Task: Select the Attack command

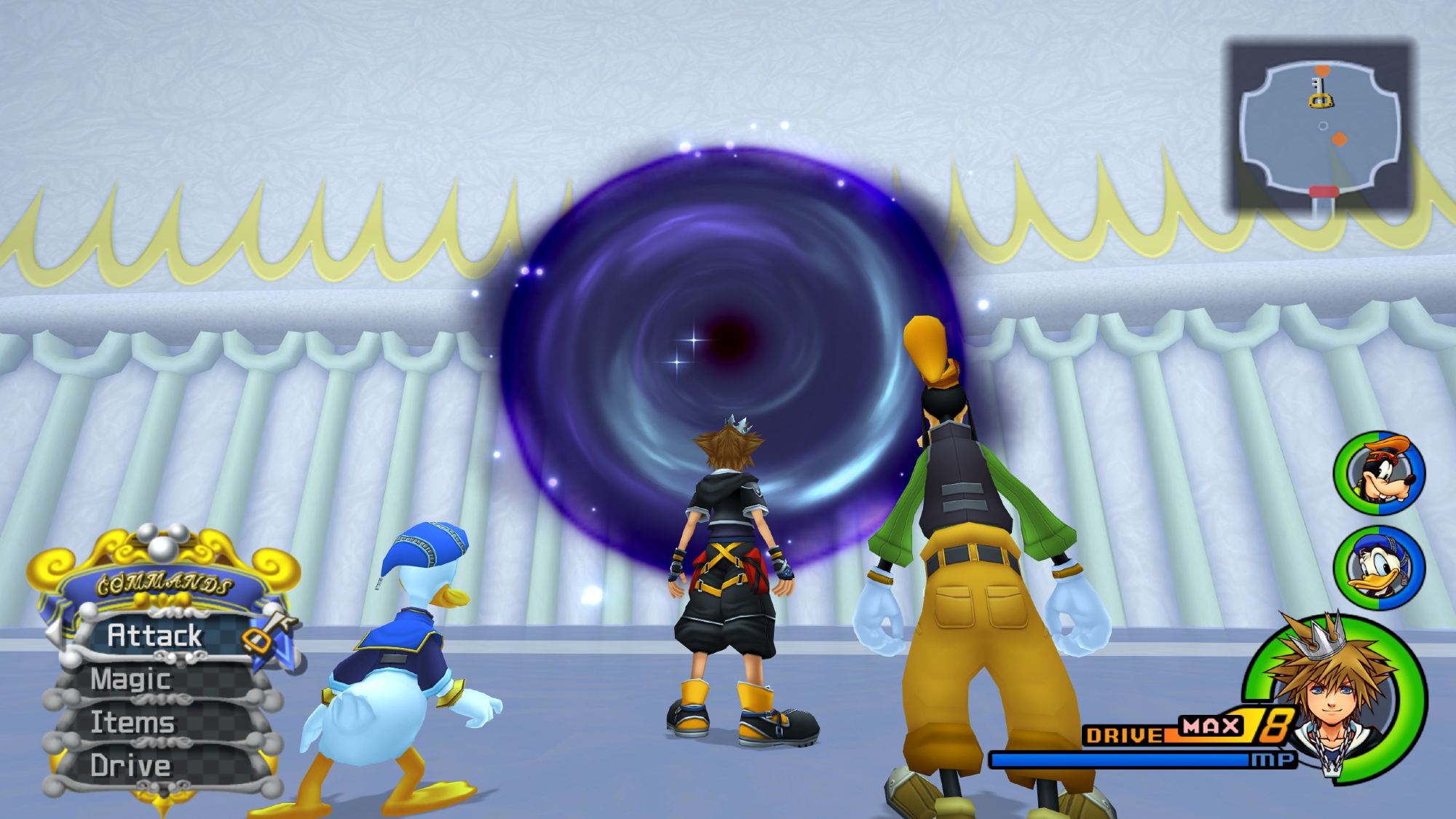Action: click(155, 636)
